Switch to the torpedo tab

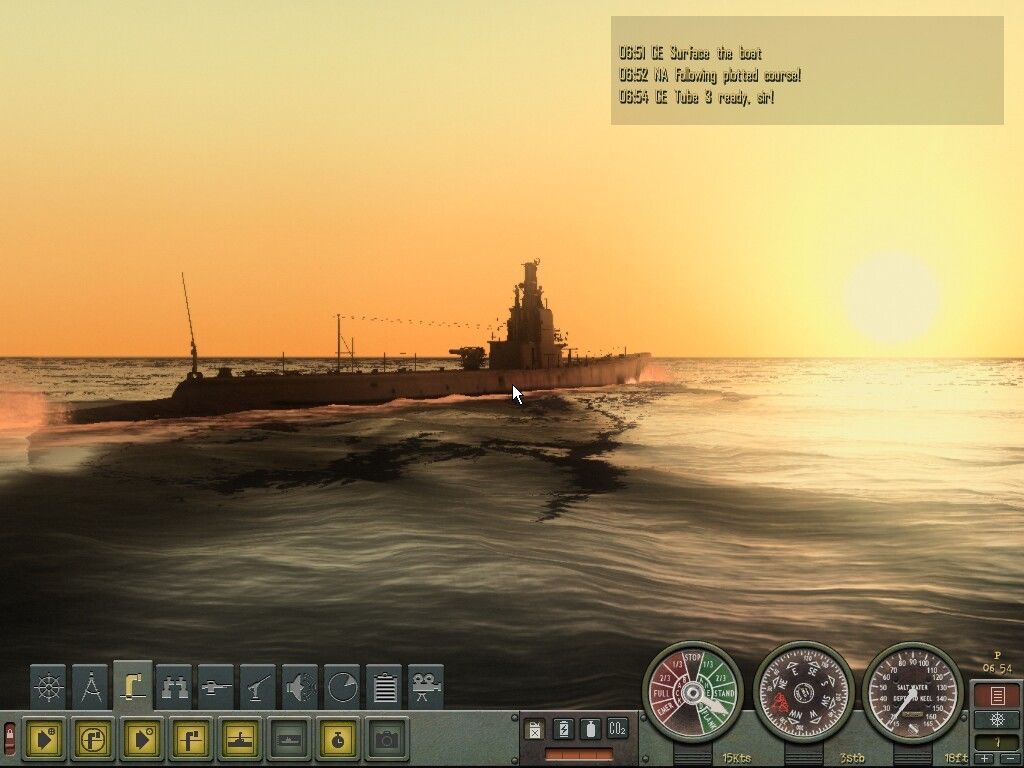216,687
